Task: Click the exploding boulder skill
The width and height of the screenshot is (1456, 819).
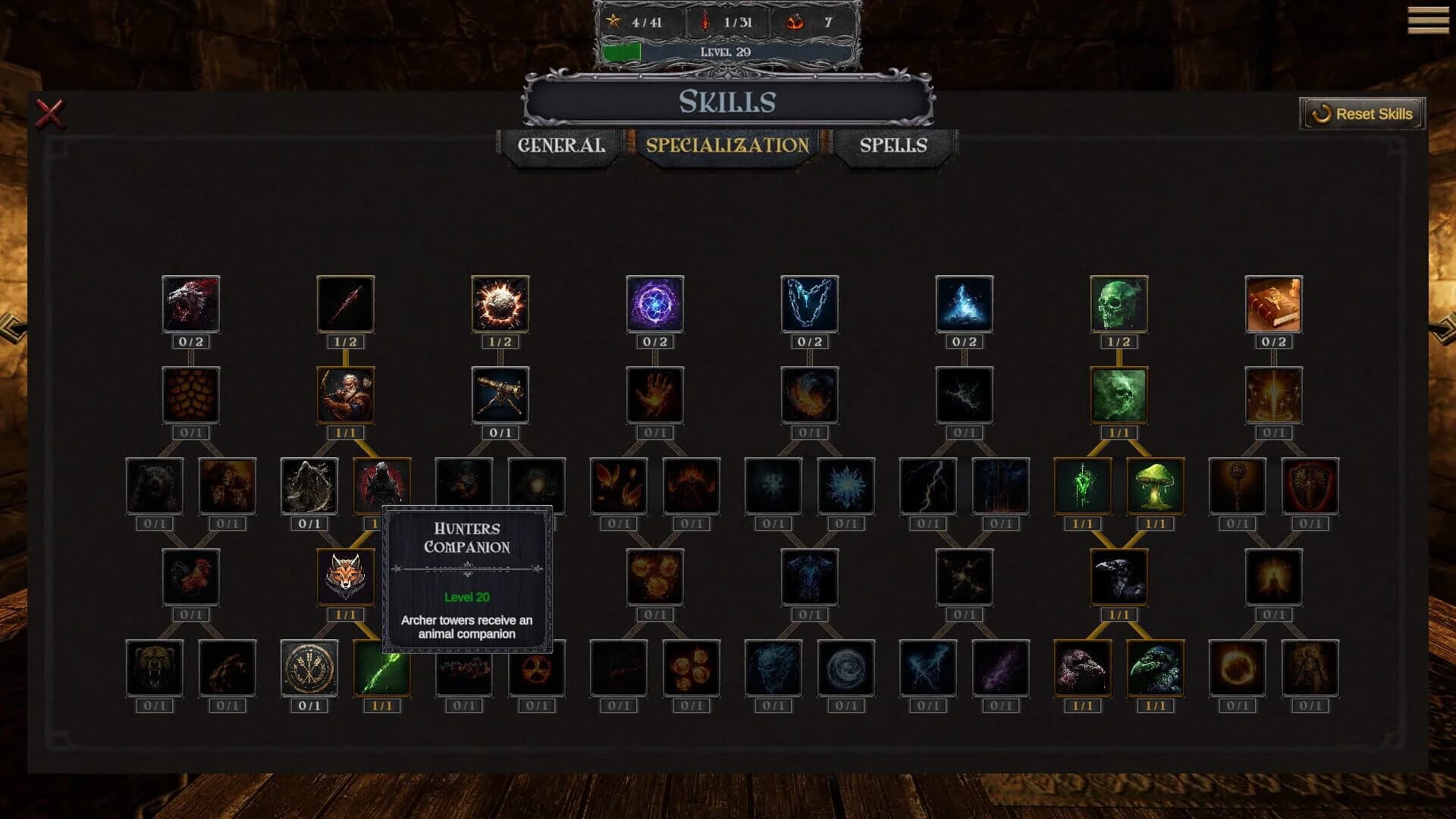Action: [500, 305]
